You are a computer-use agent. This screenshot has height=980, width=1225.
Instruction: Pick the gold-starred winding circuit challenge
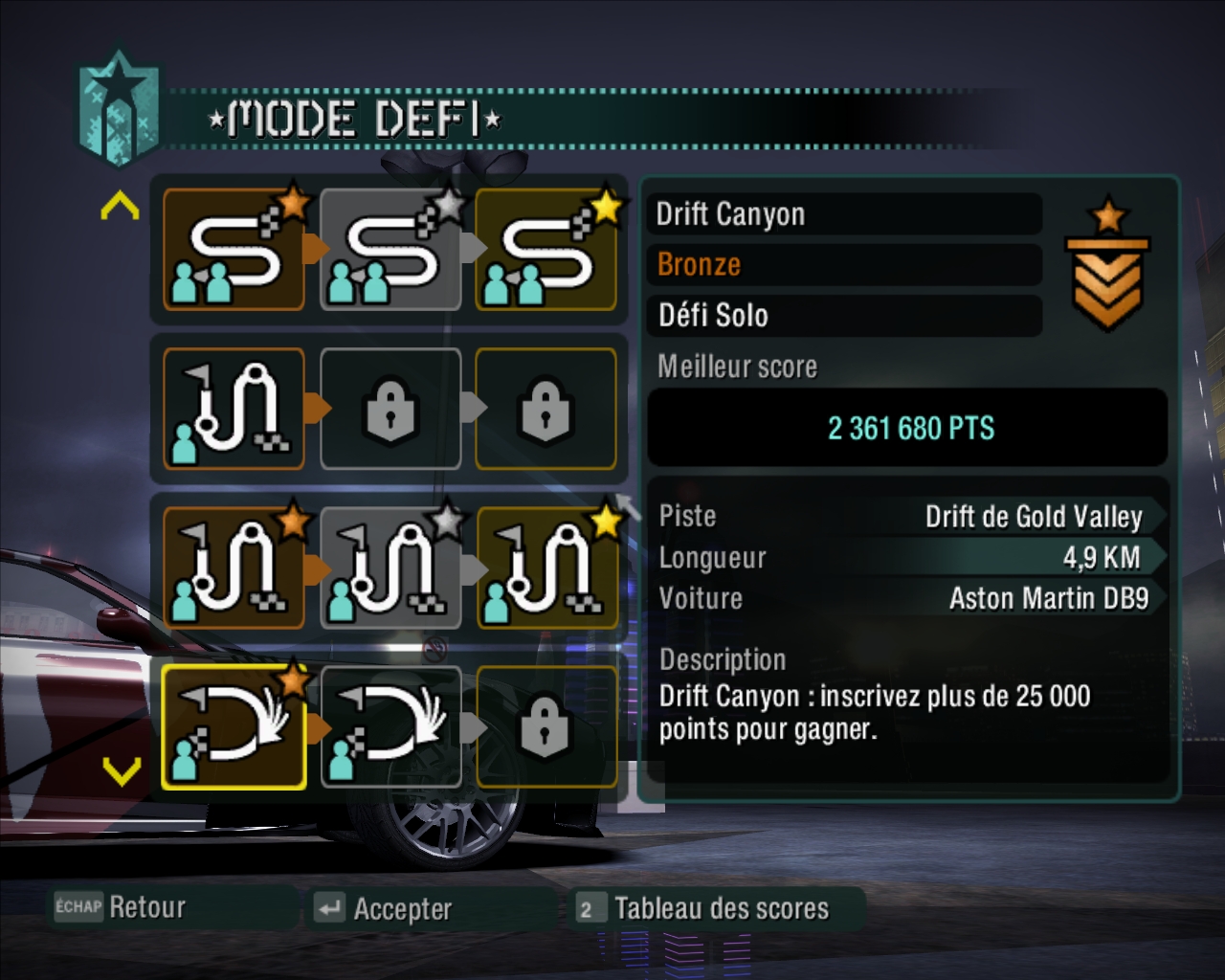(x=546, y=568)
